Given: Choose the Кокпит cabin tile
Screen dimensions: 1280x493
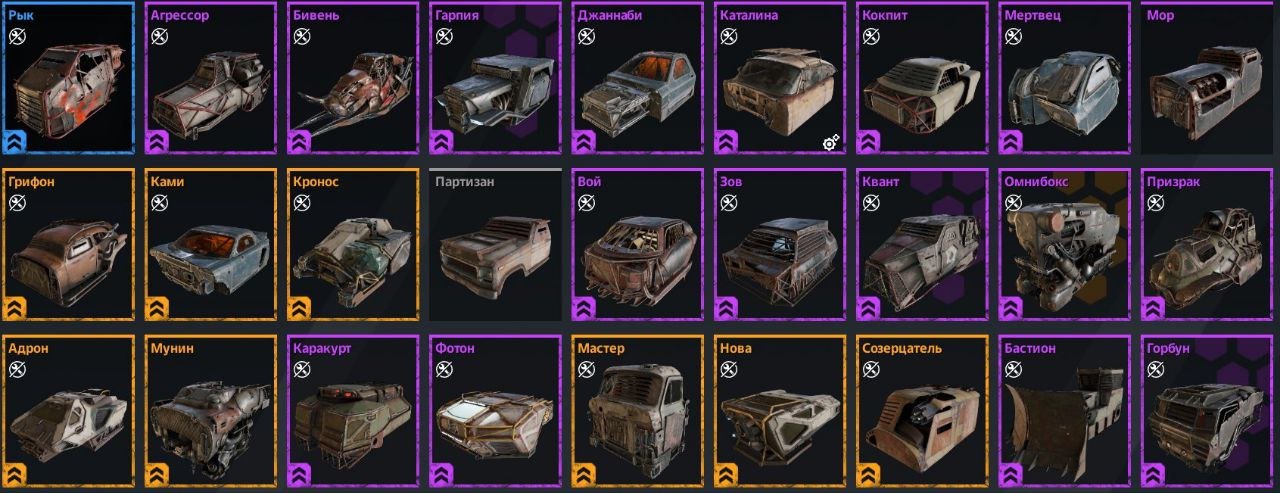Looking at the screenshot, I should [924, 80].
